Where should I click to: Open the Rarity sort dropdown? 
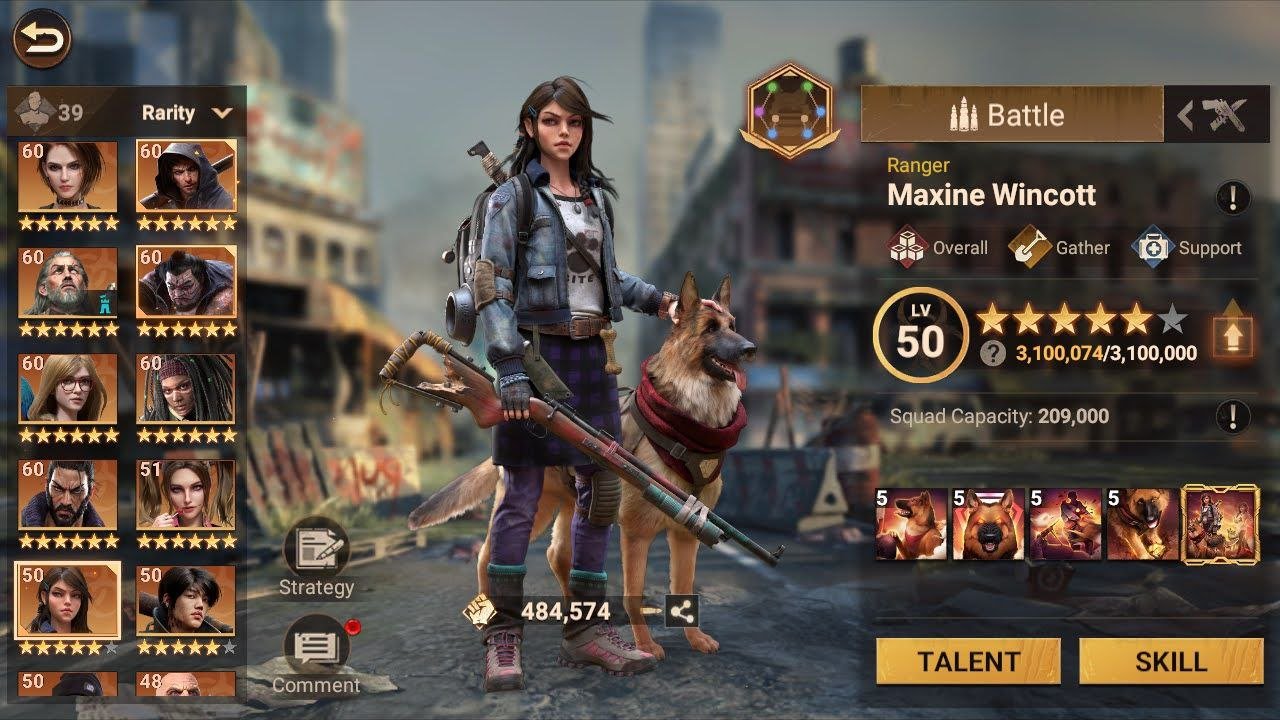[x=187, y=113]
